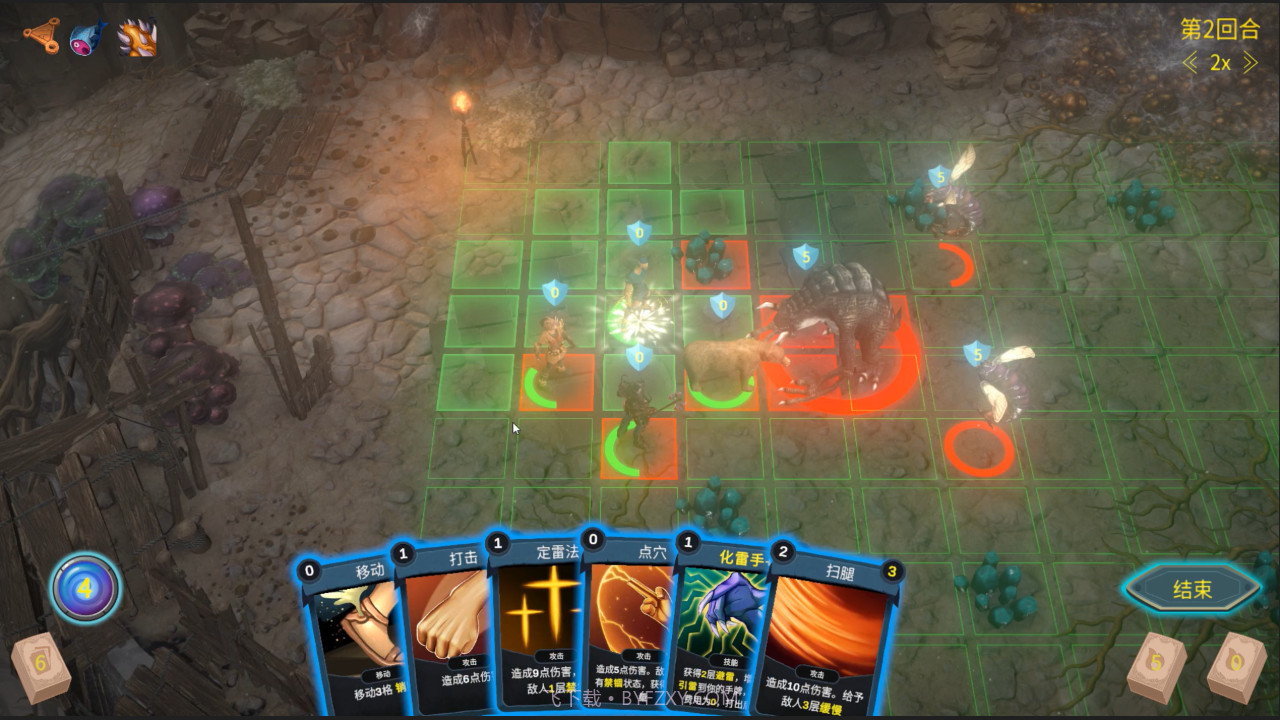Image resolution: width=1280 pixels, height=720 pixels.
Task: Inspect the spiked golden shell relic icon
Action: [137, 38]
